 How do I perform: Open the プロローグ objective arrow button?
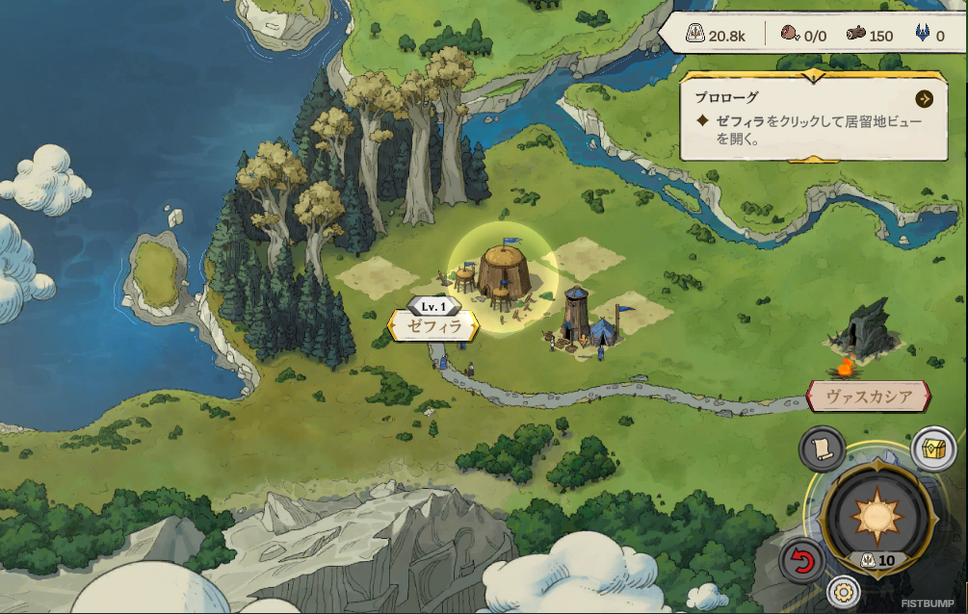click(x=924, y=98)
